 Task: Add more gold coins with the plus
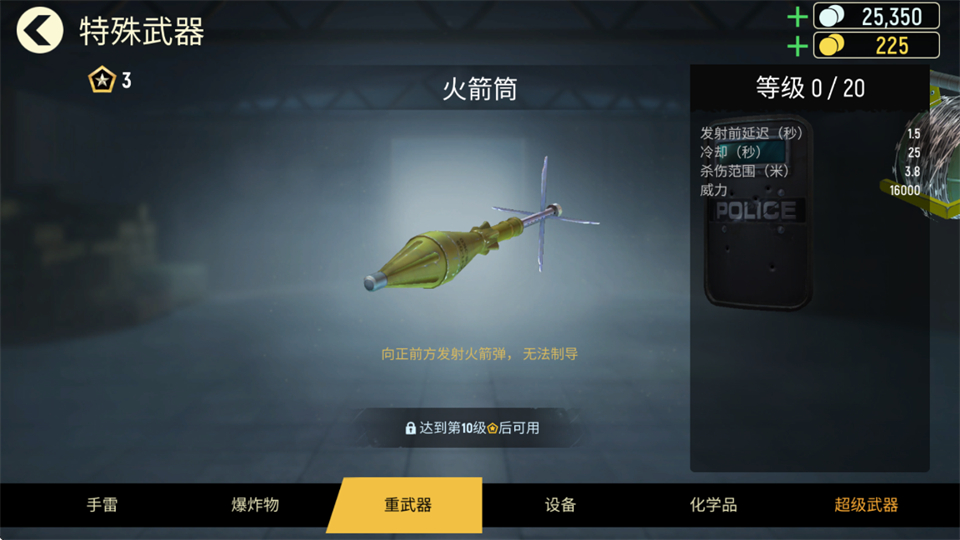797,46
